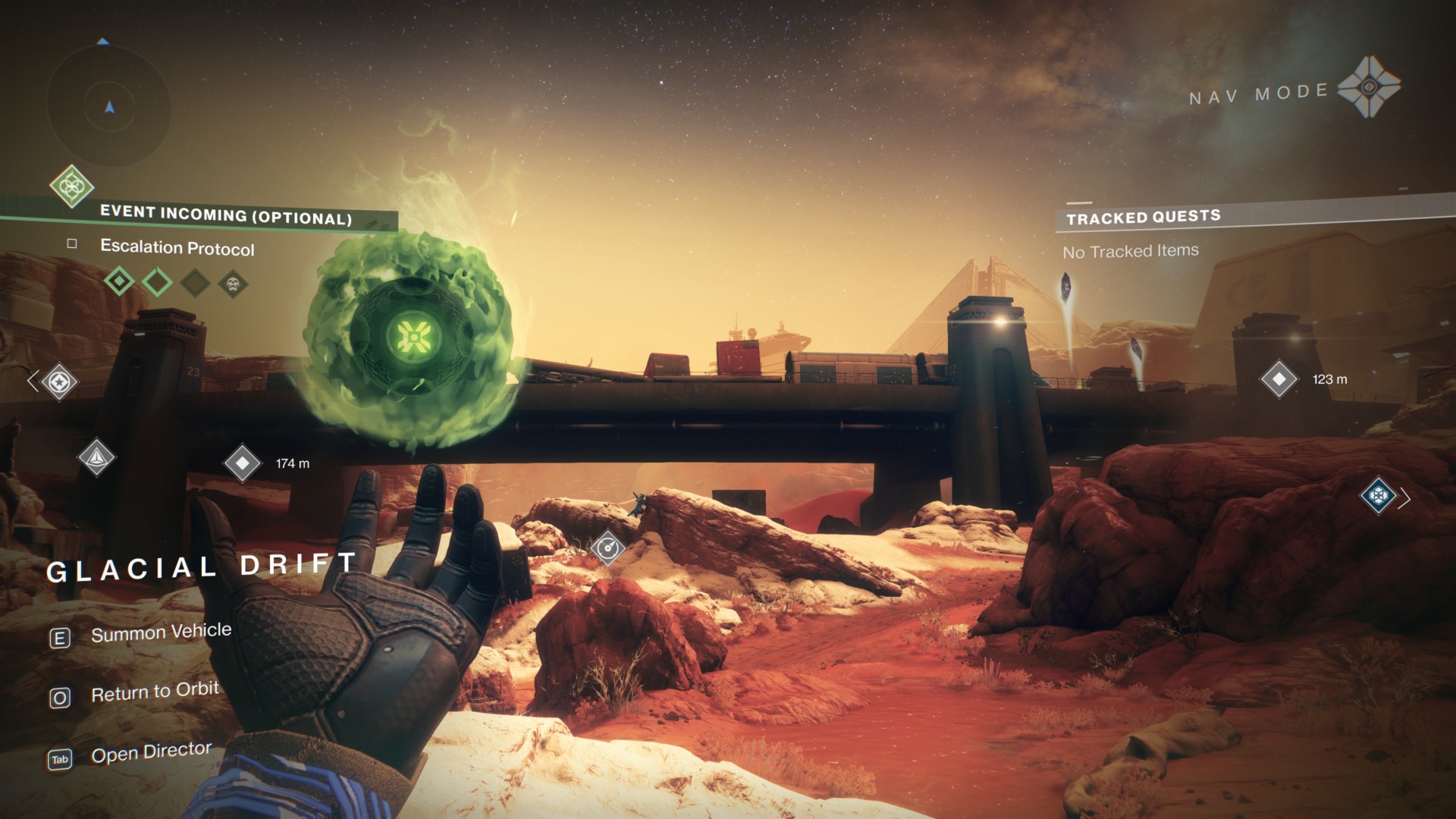Choose the Return to Orbit option
1456x819 pixels.
click(x=155, y=692)
